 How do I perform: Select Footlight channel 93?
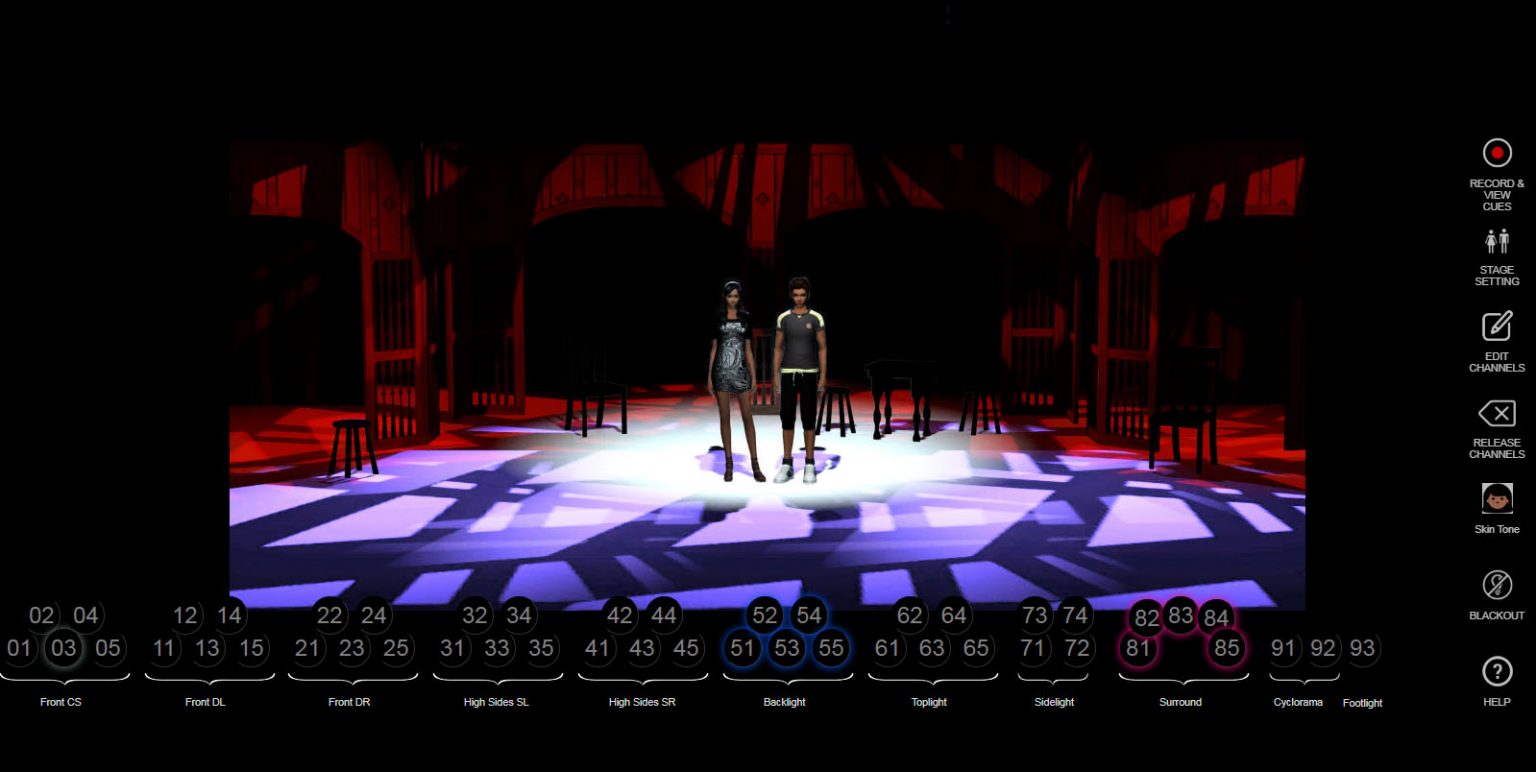coord(1362,648)
